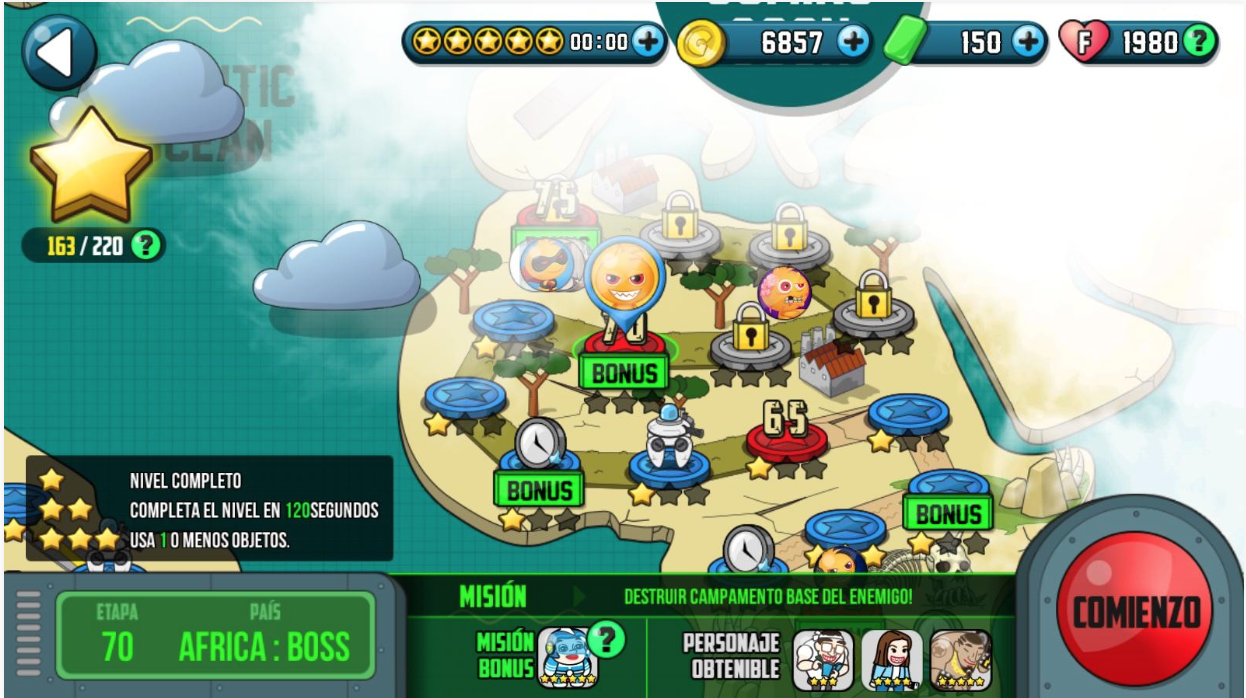Open star count help question mark
This screenshot has width=1246, height=698.
pyautogui.click(x=146, y=246)
